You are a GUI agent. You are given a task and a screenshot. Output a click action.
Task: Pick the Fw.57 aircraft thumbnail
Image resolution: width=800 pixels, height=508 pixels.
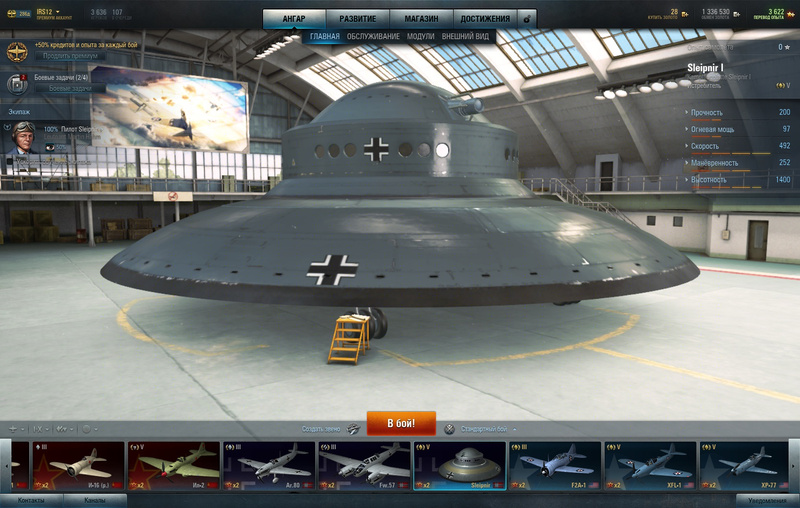point(364,466)
